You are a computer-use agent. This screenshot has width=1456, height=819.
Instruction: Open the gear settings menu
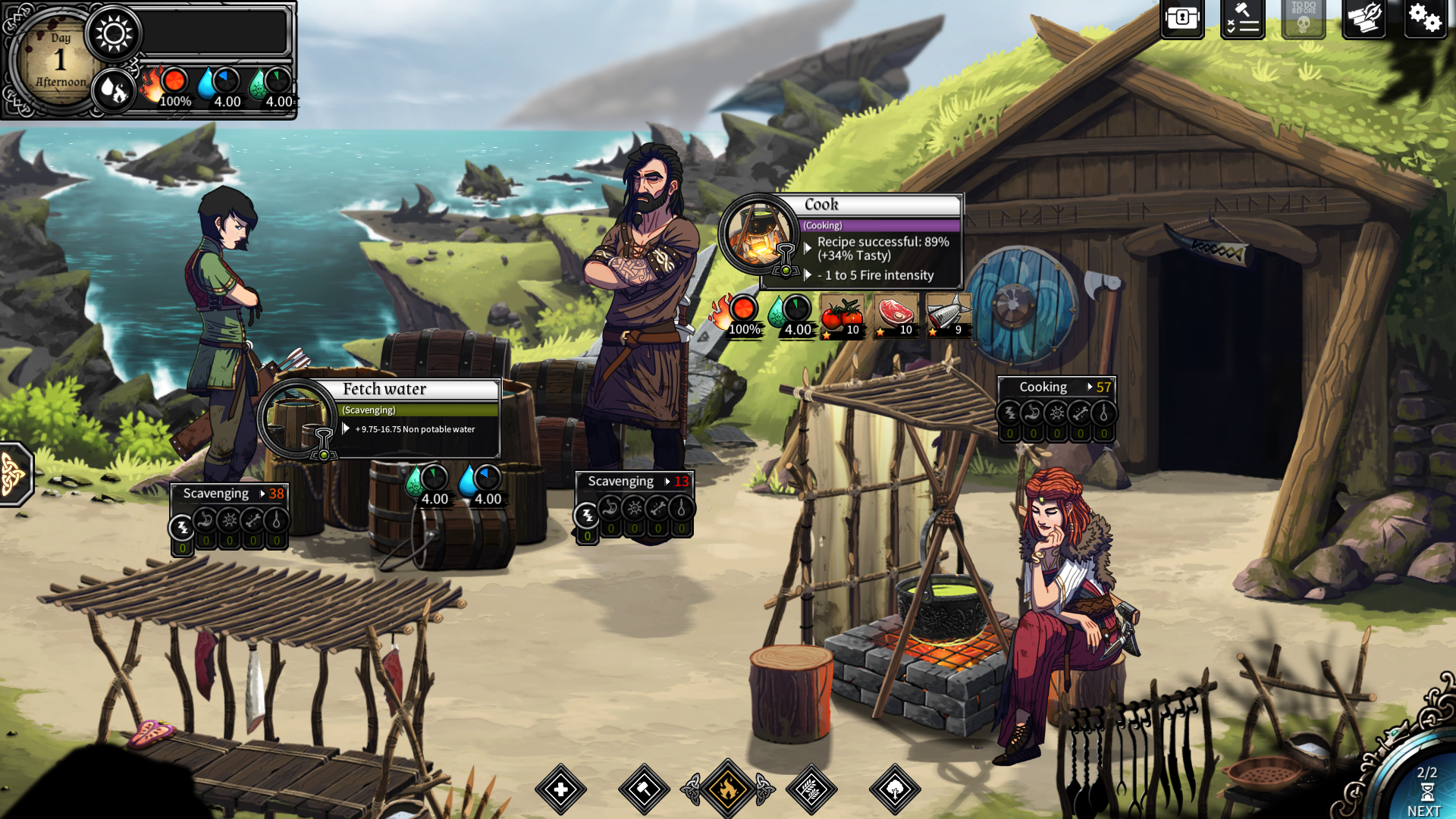[x=1424, y=18]
